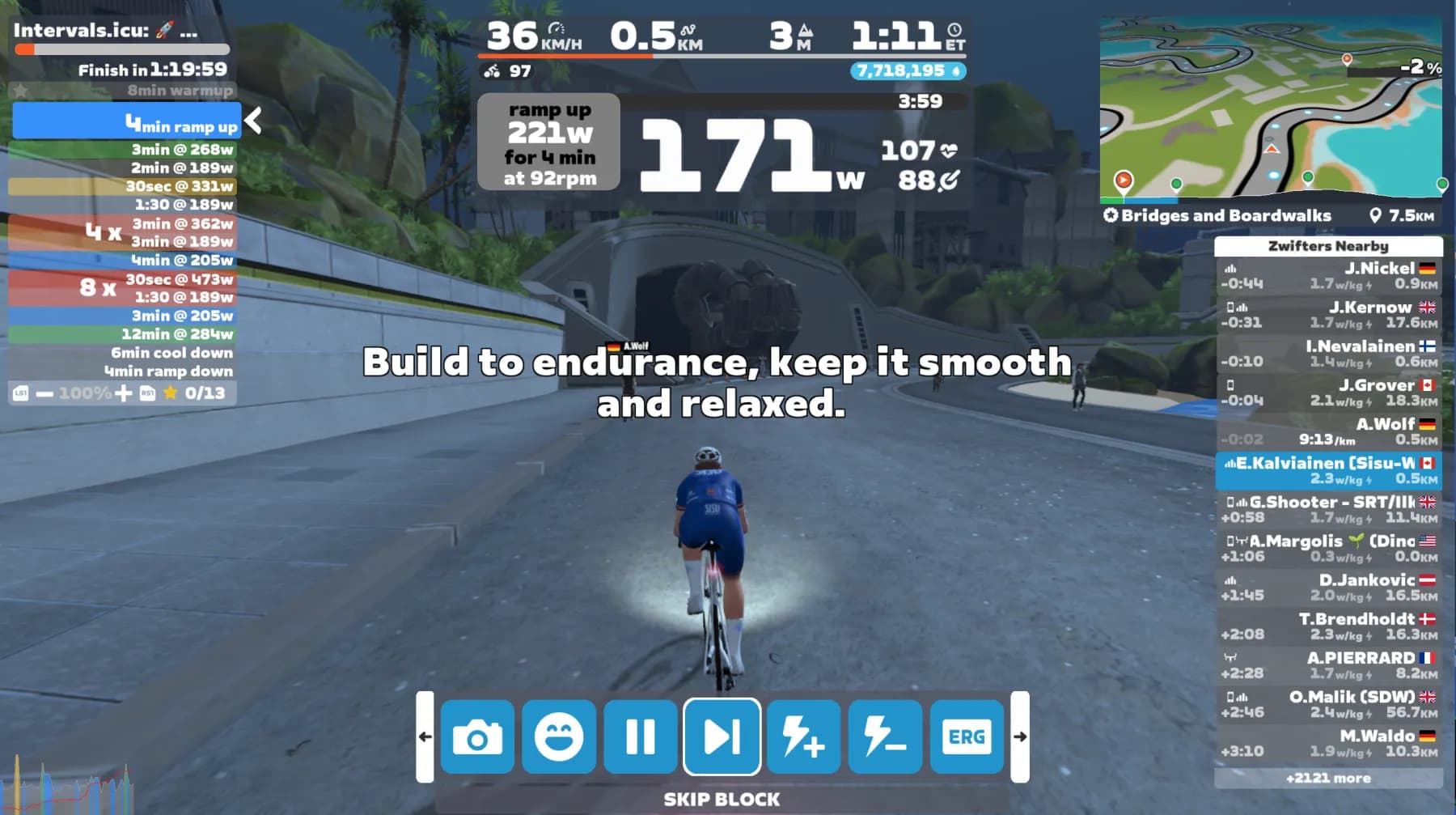Increase workout intensity with the lightning-plus icon

point(802,736)
